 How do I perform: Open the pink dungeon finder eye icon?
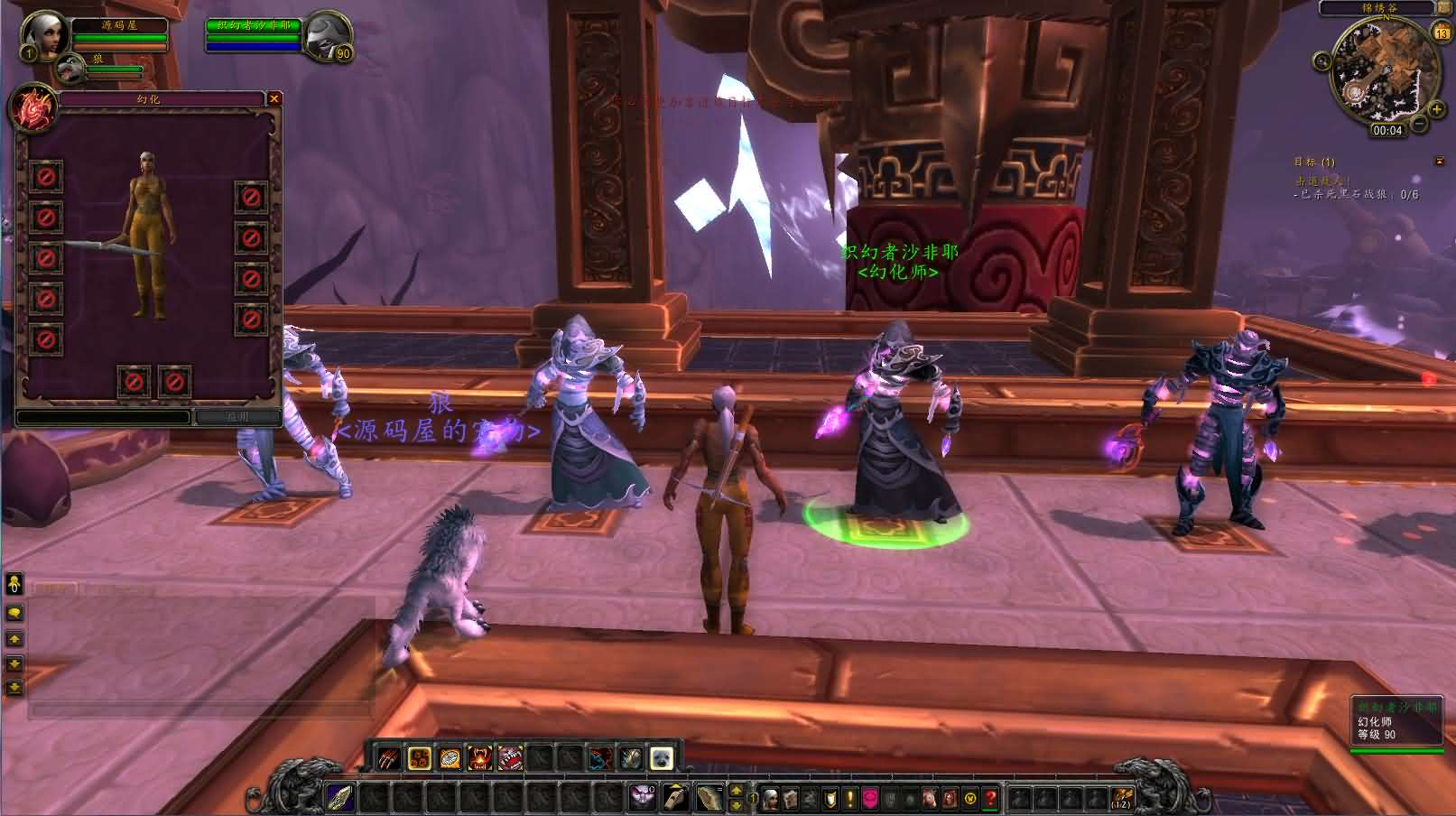point(870,794)
